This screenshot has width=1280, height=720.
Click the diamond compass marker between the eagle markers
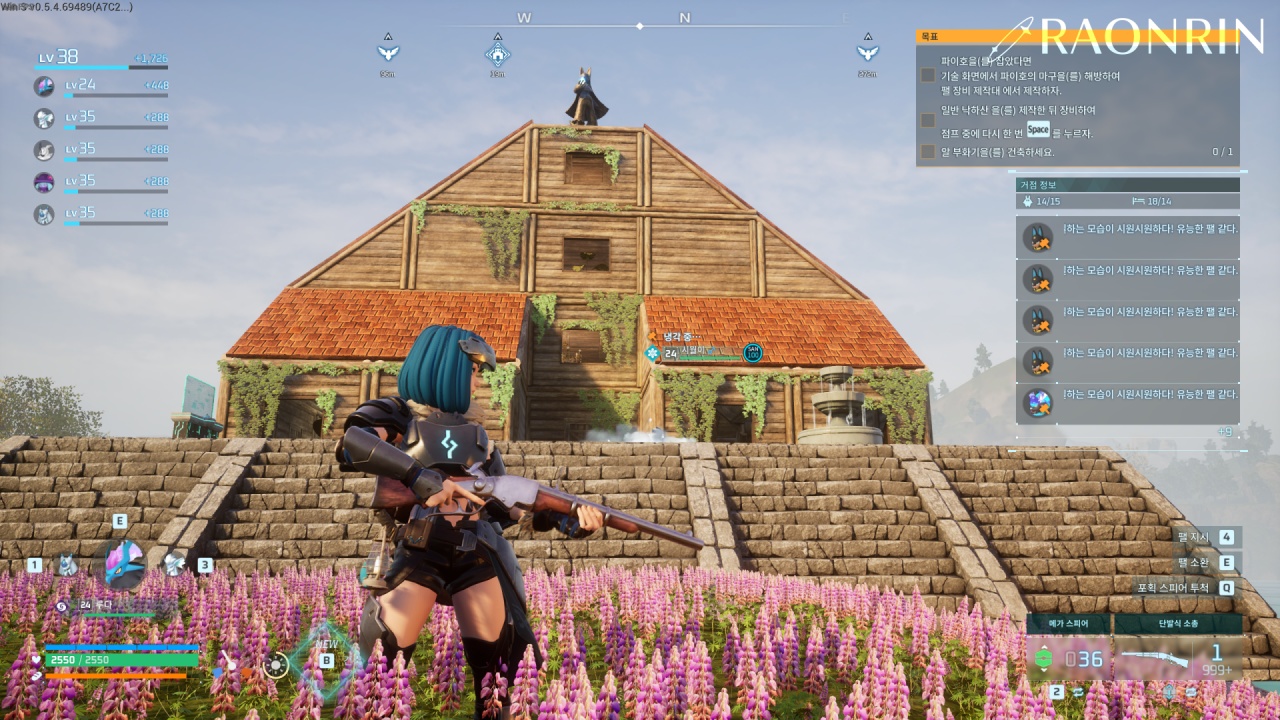497,52
